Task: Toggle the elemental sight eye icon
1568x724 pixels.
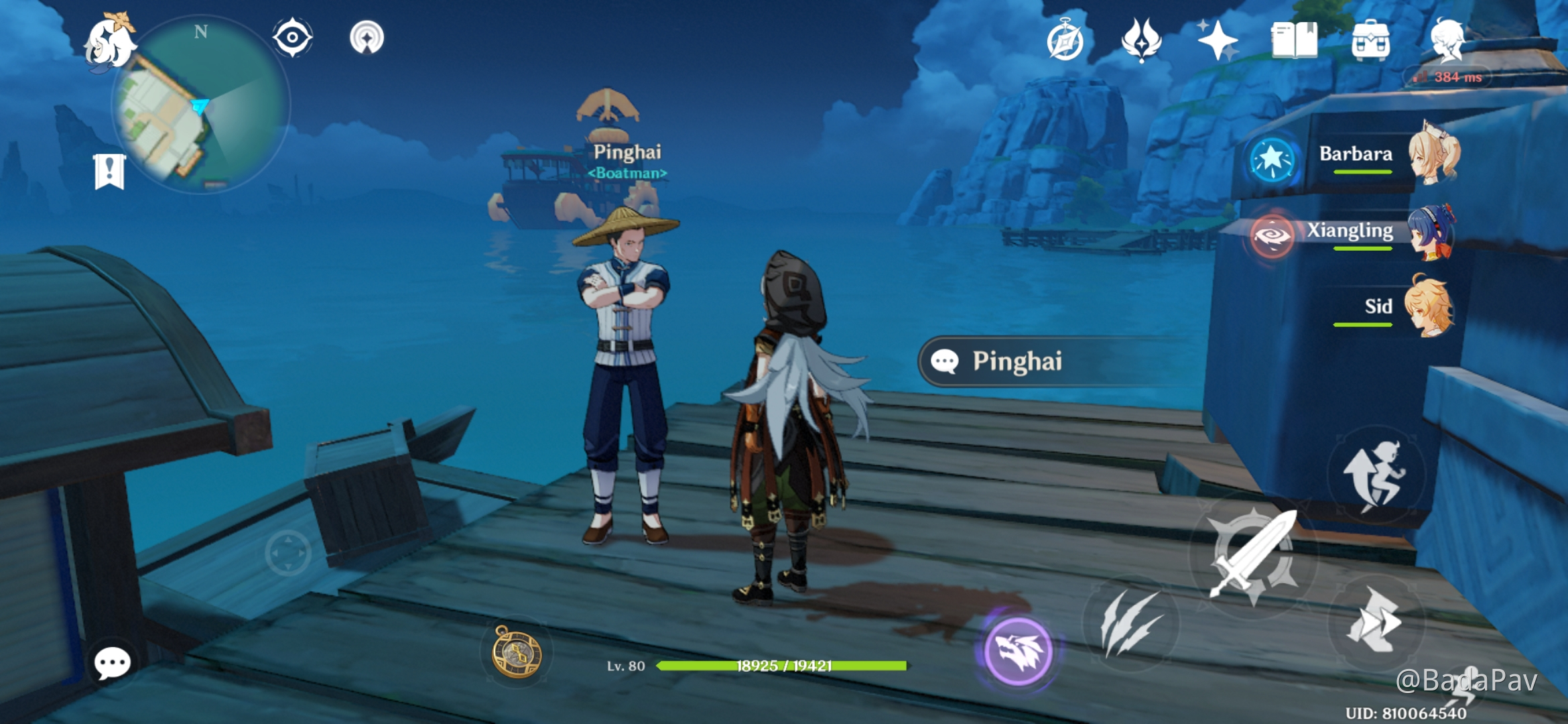Action: point(293,38)
